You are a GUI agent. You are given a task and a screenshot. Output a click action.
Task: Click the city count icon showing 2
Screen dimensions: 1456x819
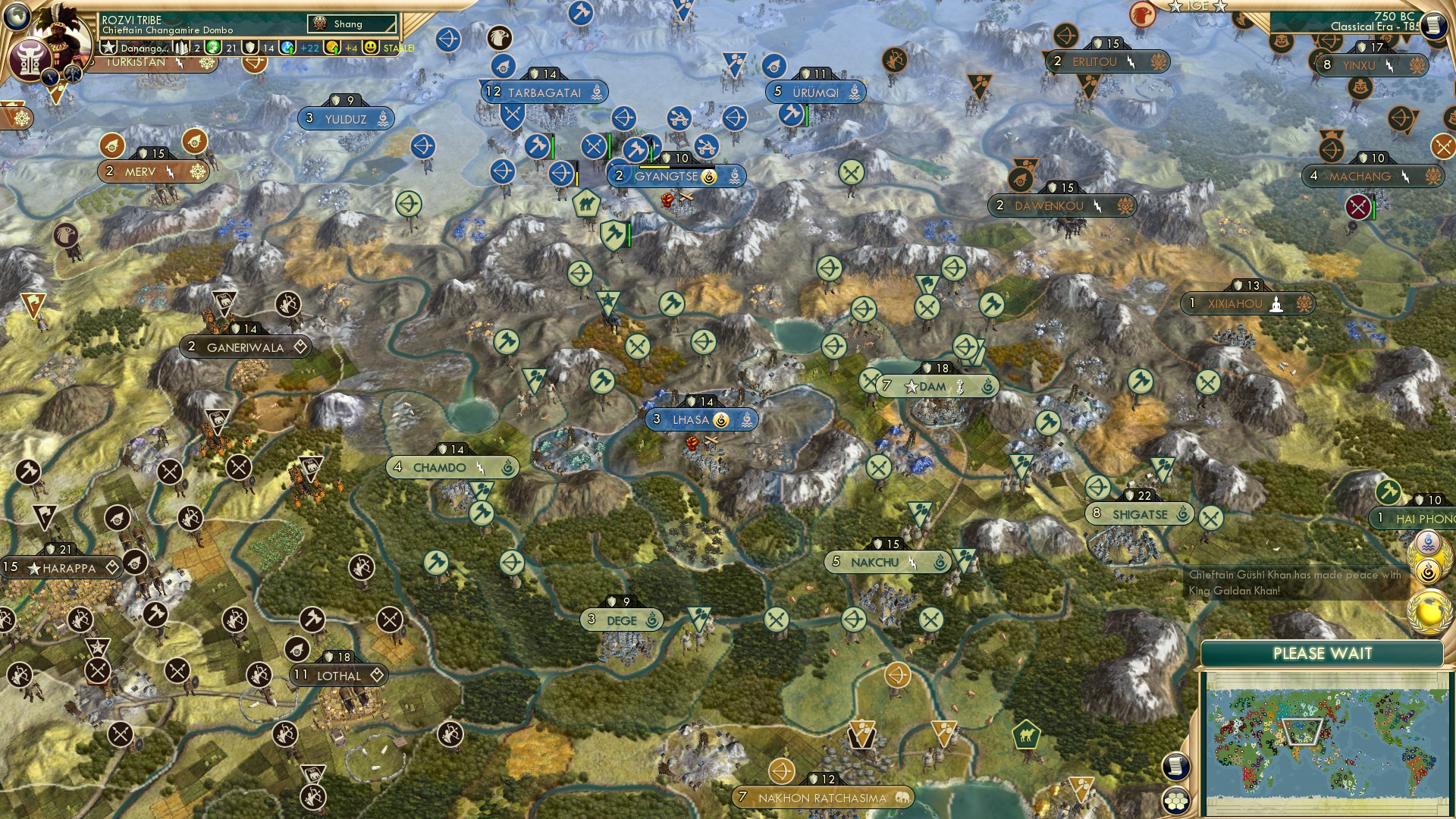[183, 46]
